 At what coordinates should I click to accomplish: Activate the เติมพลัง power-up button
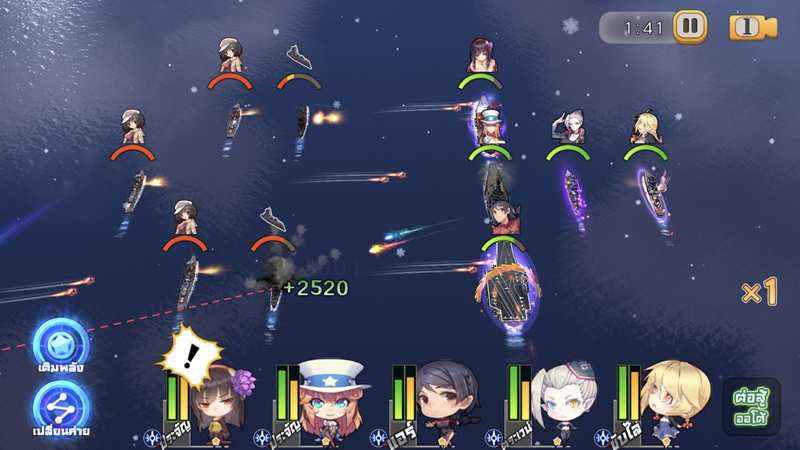pyautogui.click(x=60, y=346)
